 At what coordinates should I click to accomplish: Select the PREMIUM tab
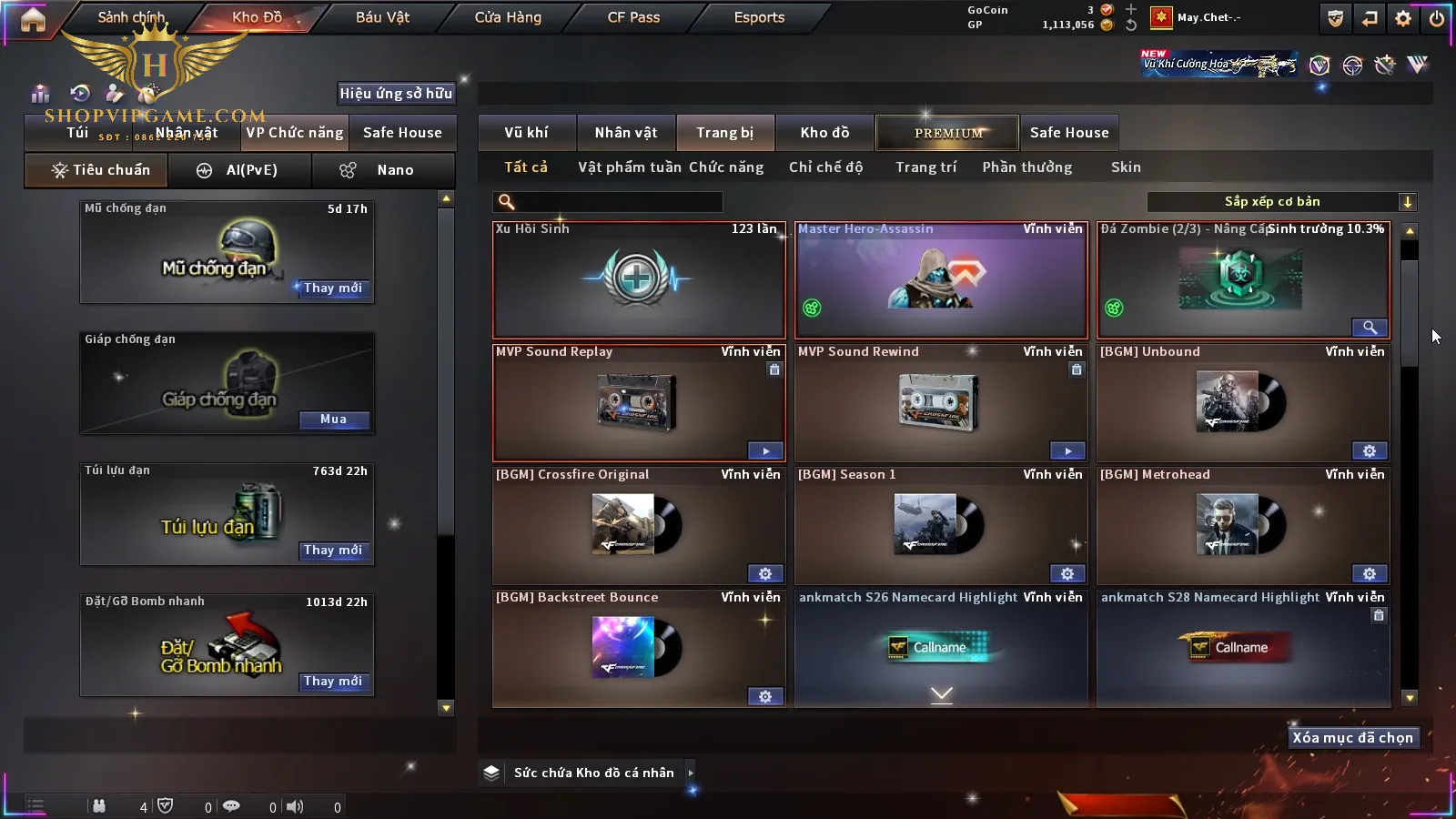[x=947, y=133]
